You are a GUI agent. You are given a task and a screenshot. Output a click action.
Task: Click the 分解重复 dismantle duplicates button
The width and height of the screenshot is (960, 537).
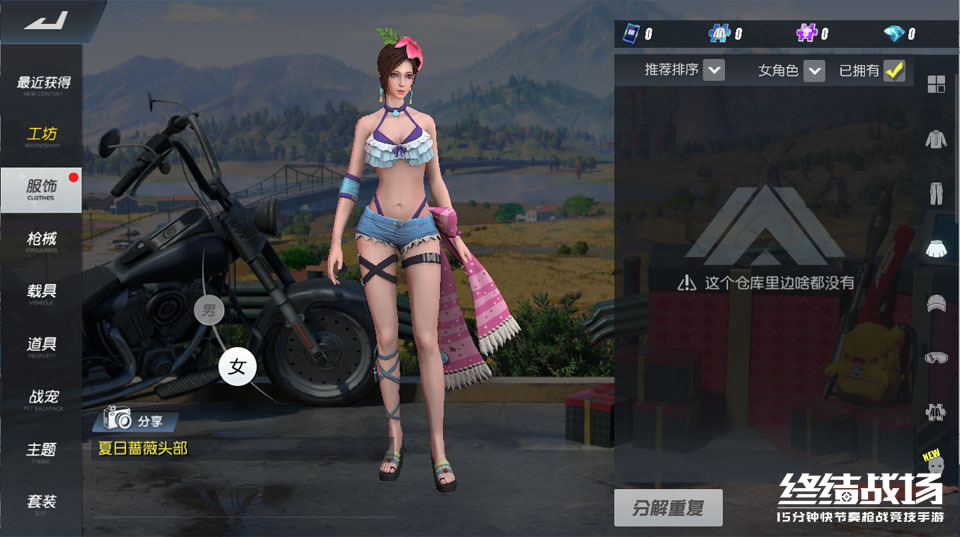[667, 507]
